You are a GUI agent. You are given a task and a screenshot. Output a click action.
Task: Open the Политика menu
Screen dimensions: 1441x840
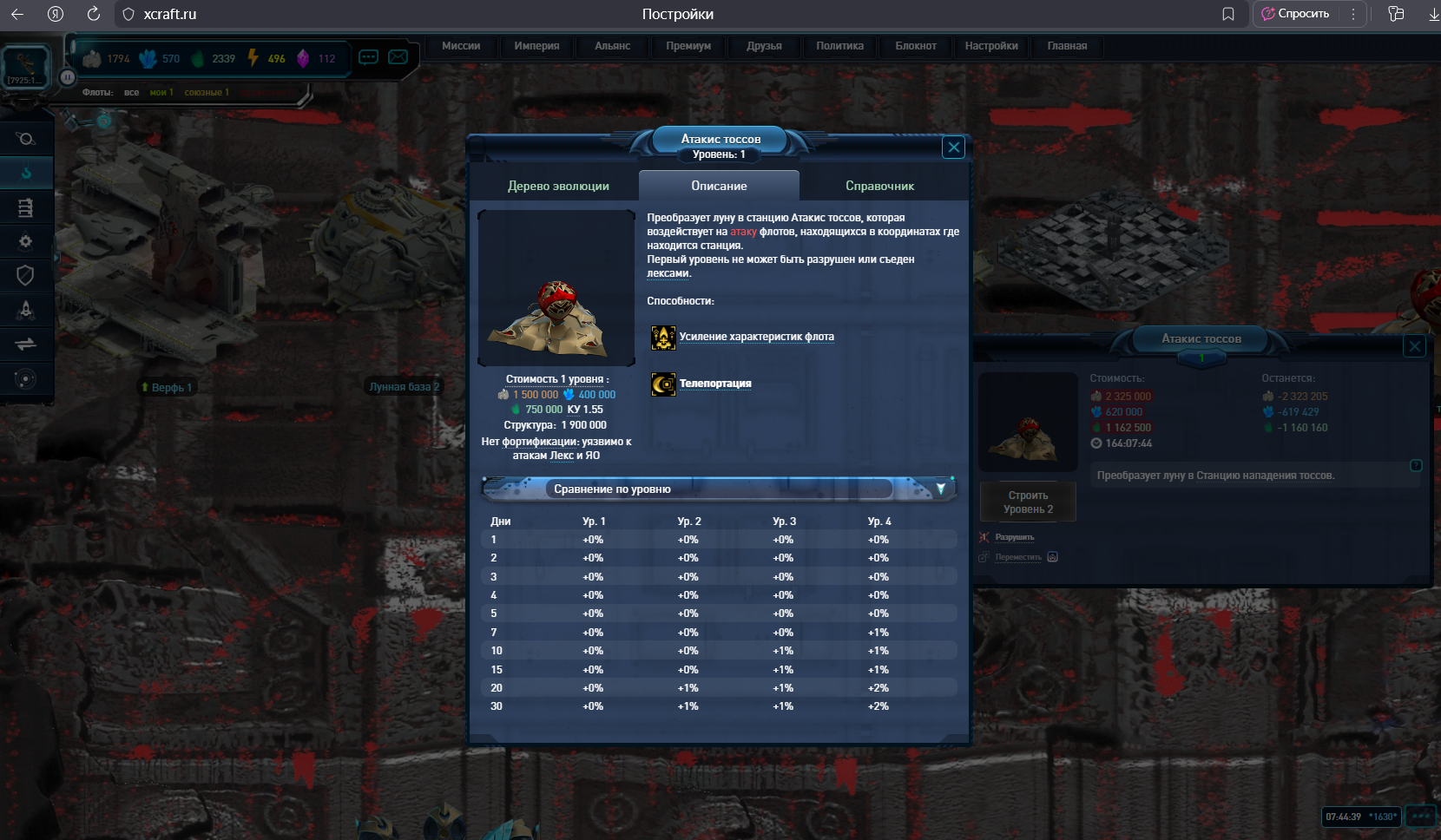click(839, 46)
